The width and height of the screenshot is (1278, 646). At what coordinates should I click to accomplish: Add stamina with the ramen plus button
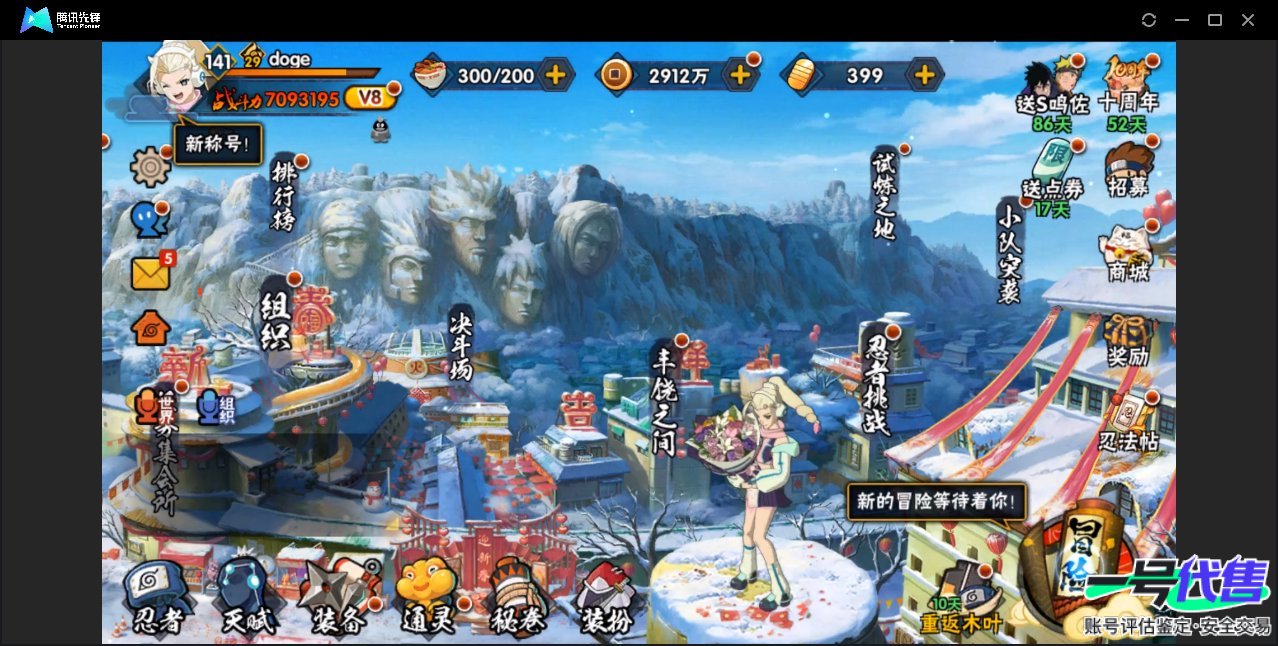click(x=555, y=75)
